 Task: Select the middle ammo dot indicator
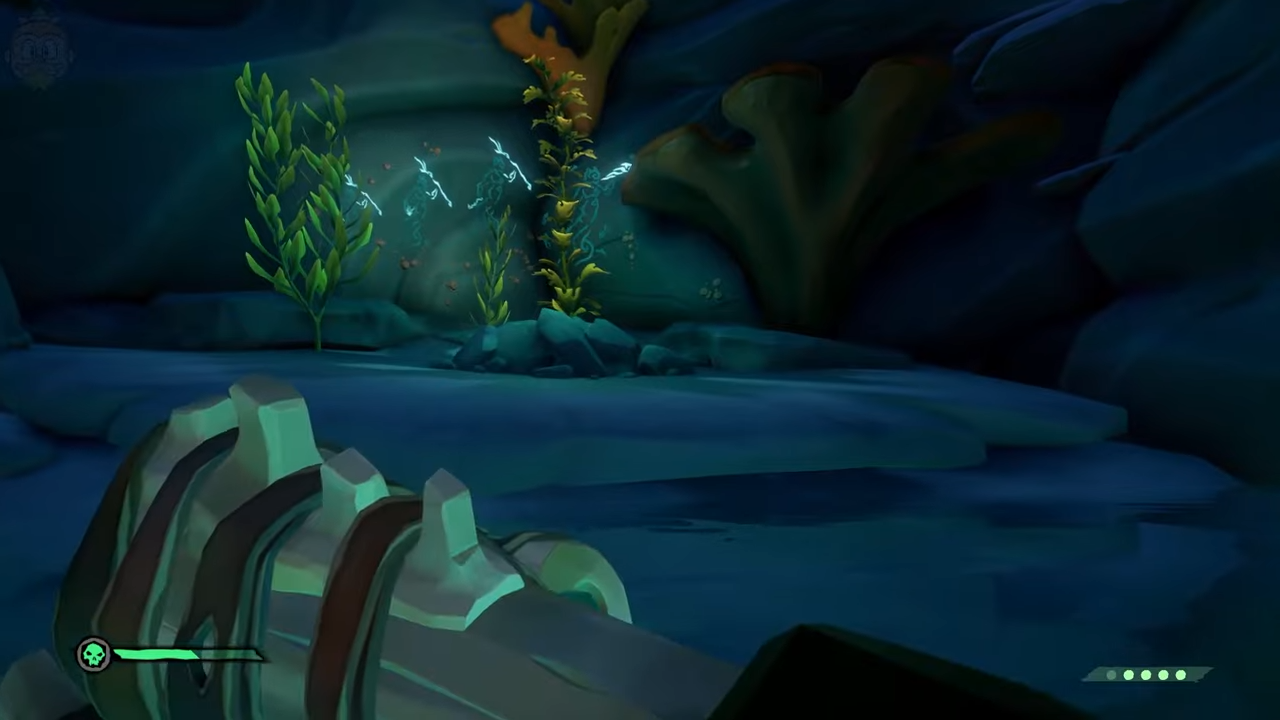click(x=1145, y=674)
